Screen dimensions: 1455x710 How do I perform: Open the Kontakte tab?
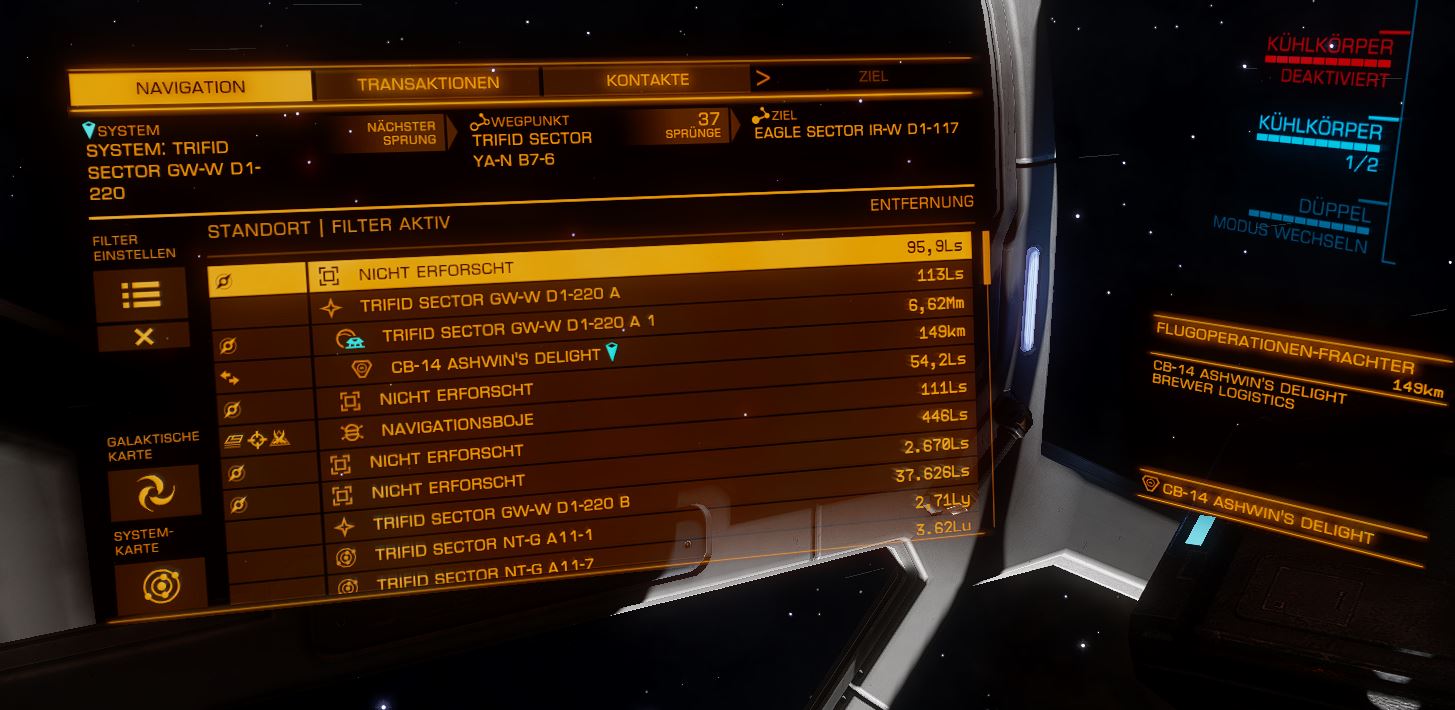click(x=647, y=80)
